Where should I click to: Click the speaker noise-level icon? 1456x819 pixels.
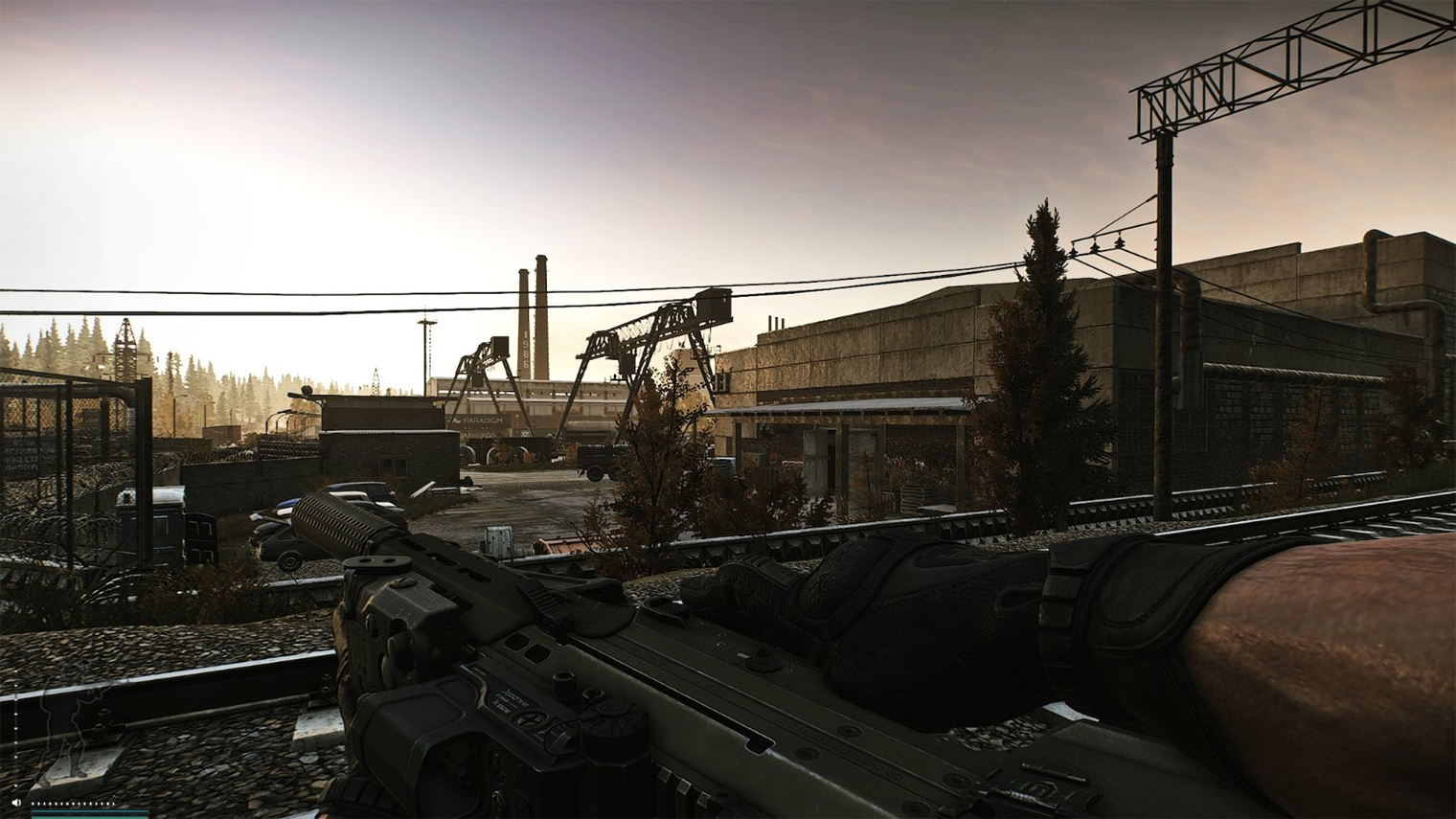(x=16, y=803)
